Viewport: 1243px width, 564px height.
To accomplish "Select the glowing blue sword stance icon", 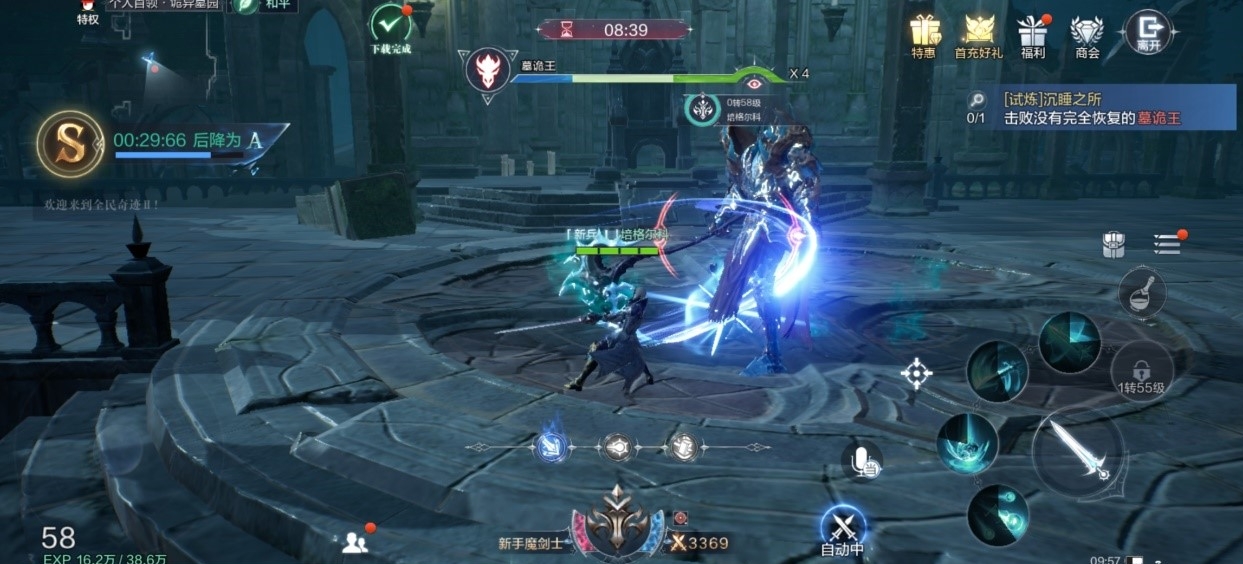I will click(552, 447).
